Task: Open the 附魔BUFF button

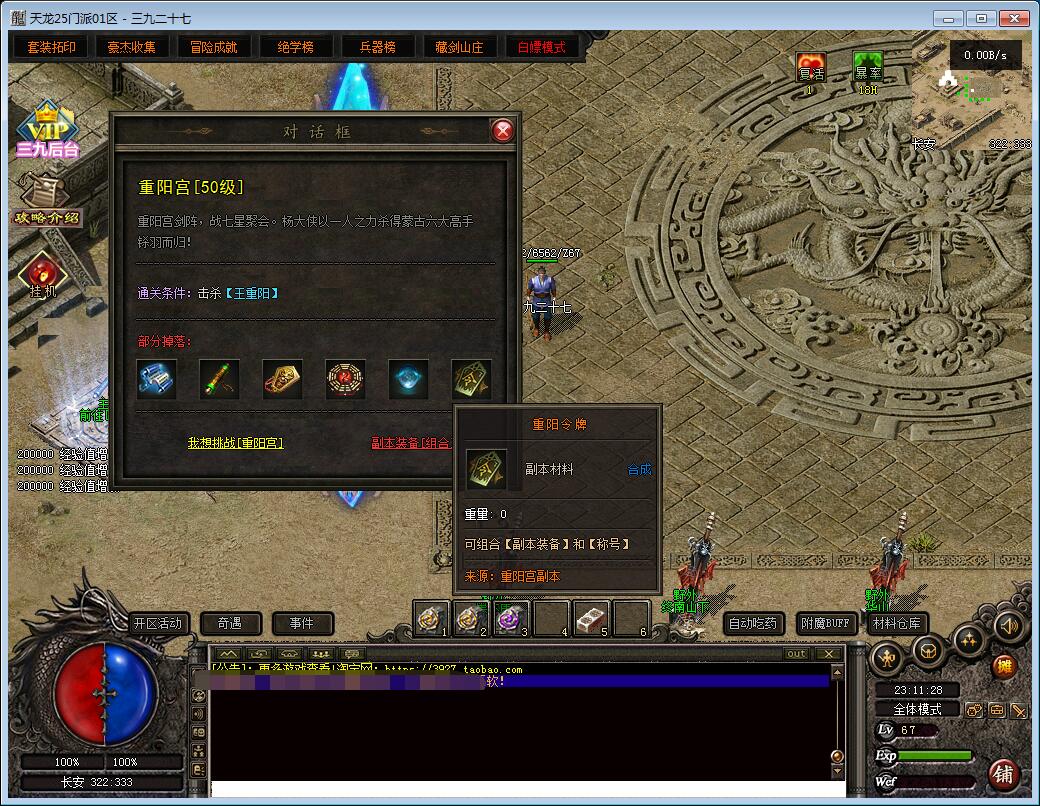Action: 828,623
